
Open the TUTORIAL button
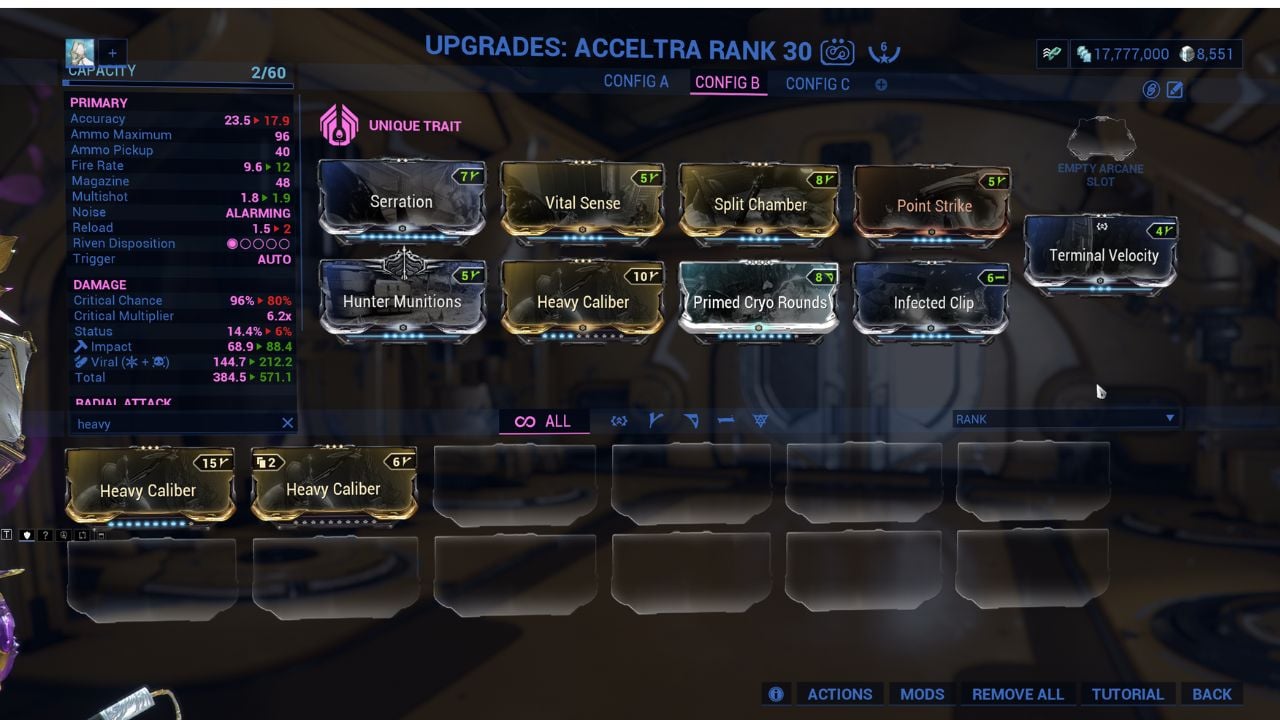(x=1128, y=694)
